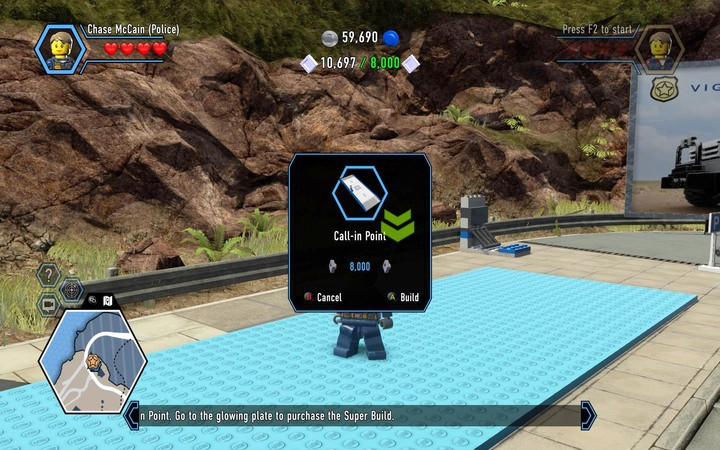
Task: Open the video camera communicator icon
Action: pyautogui.click(x=48, y=304)
